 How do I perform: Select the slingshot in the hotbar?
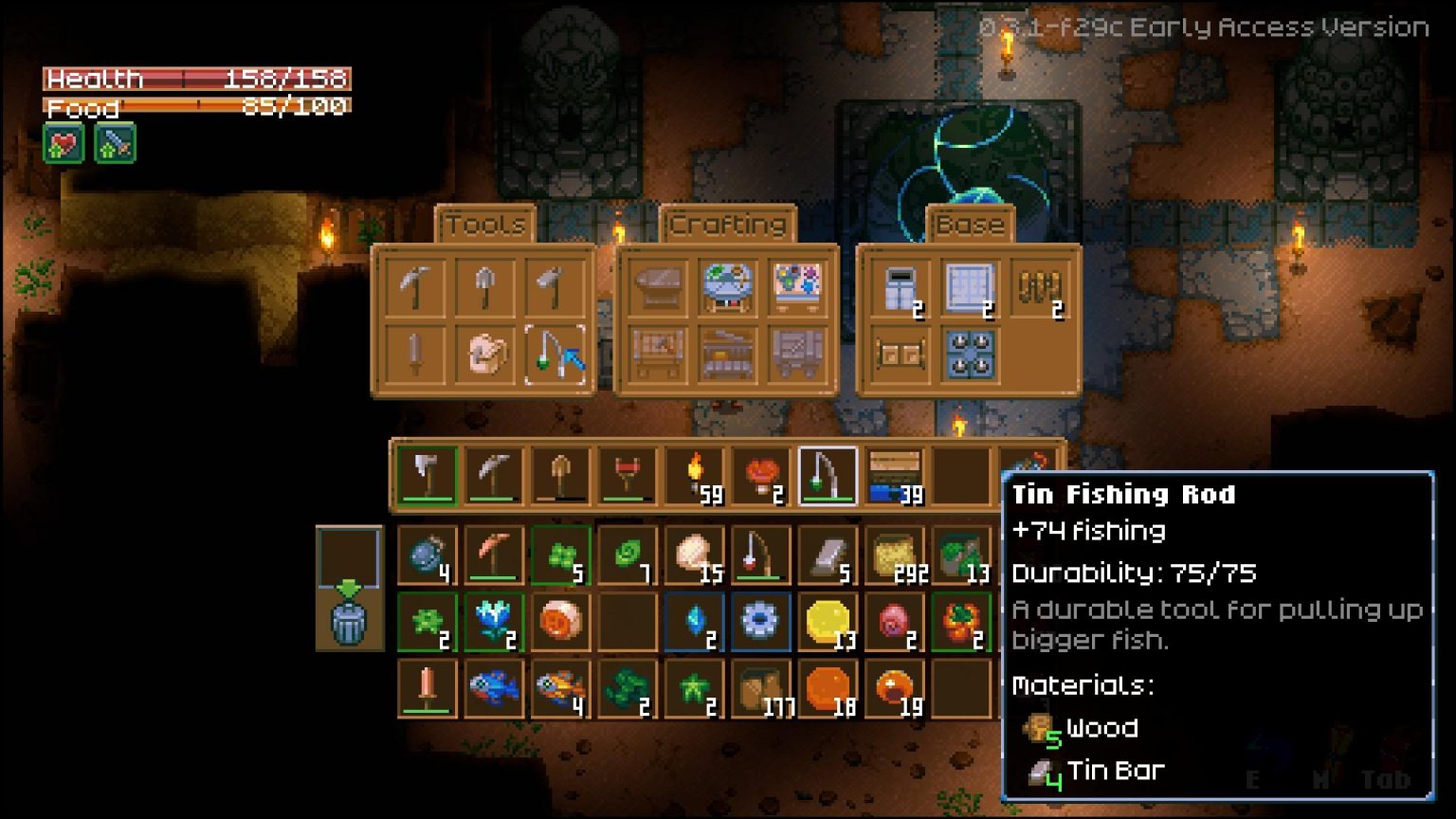pyautogui.click(x=628, y=472)
